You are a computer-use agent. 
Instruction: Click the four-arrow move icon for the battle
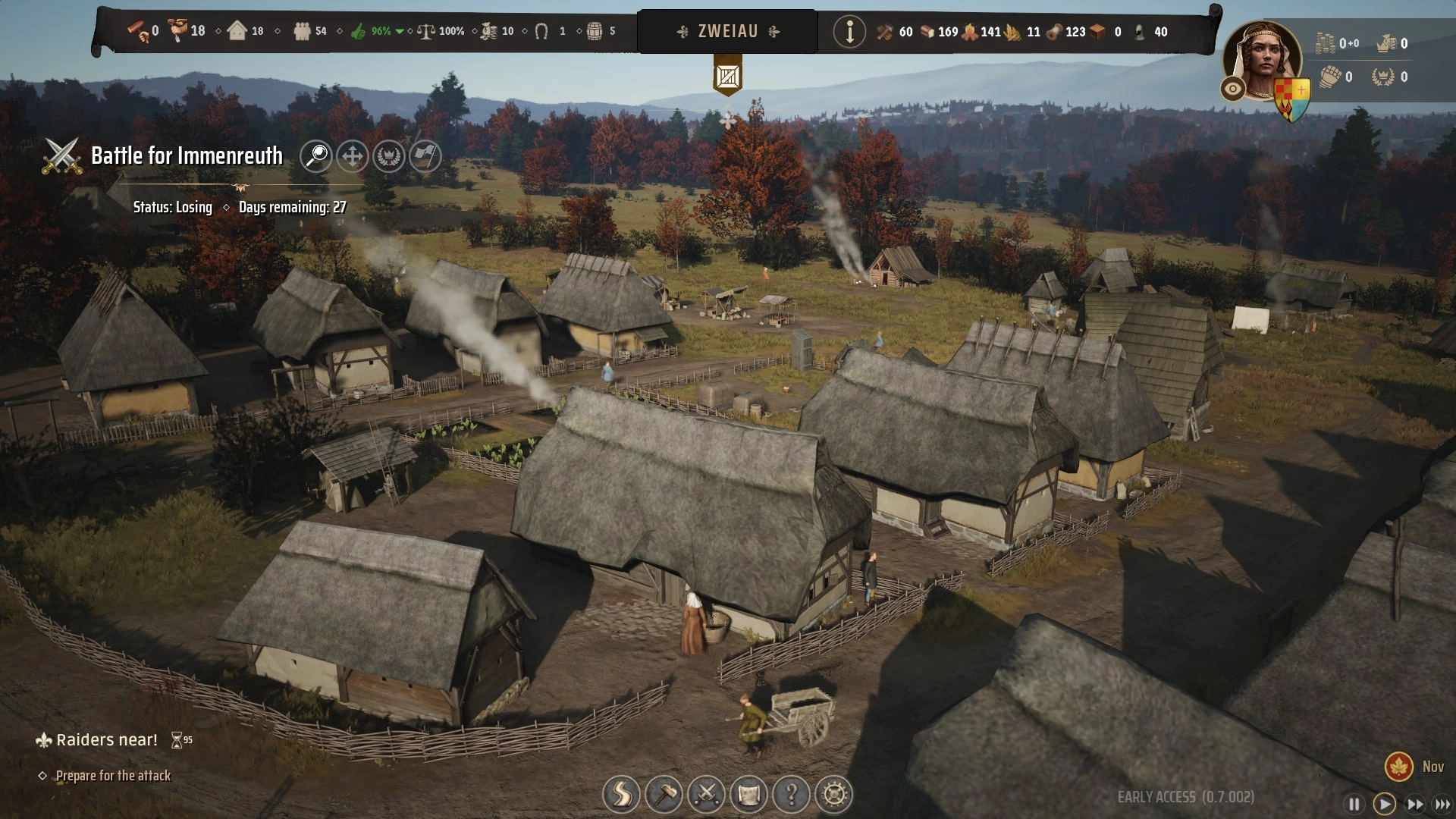(352, 156)
